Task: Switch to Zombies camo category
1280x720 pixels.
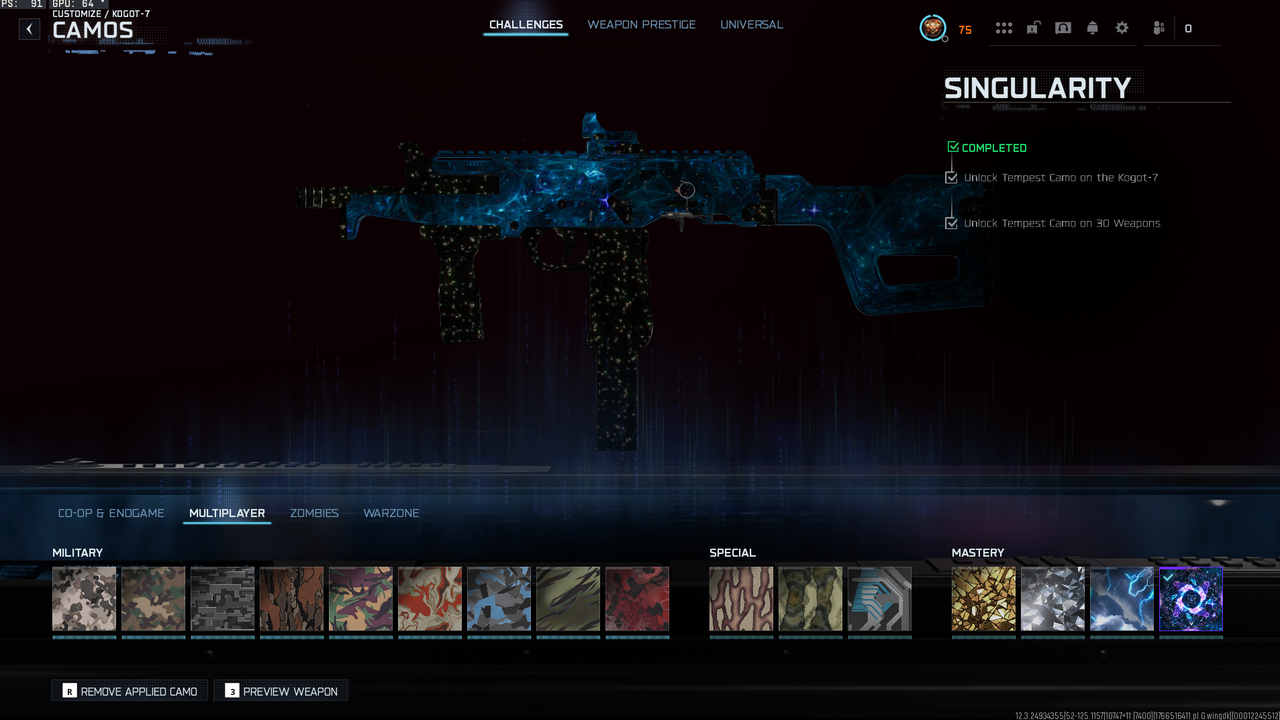Action: point(314,513)
